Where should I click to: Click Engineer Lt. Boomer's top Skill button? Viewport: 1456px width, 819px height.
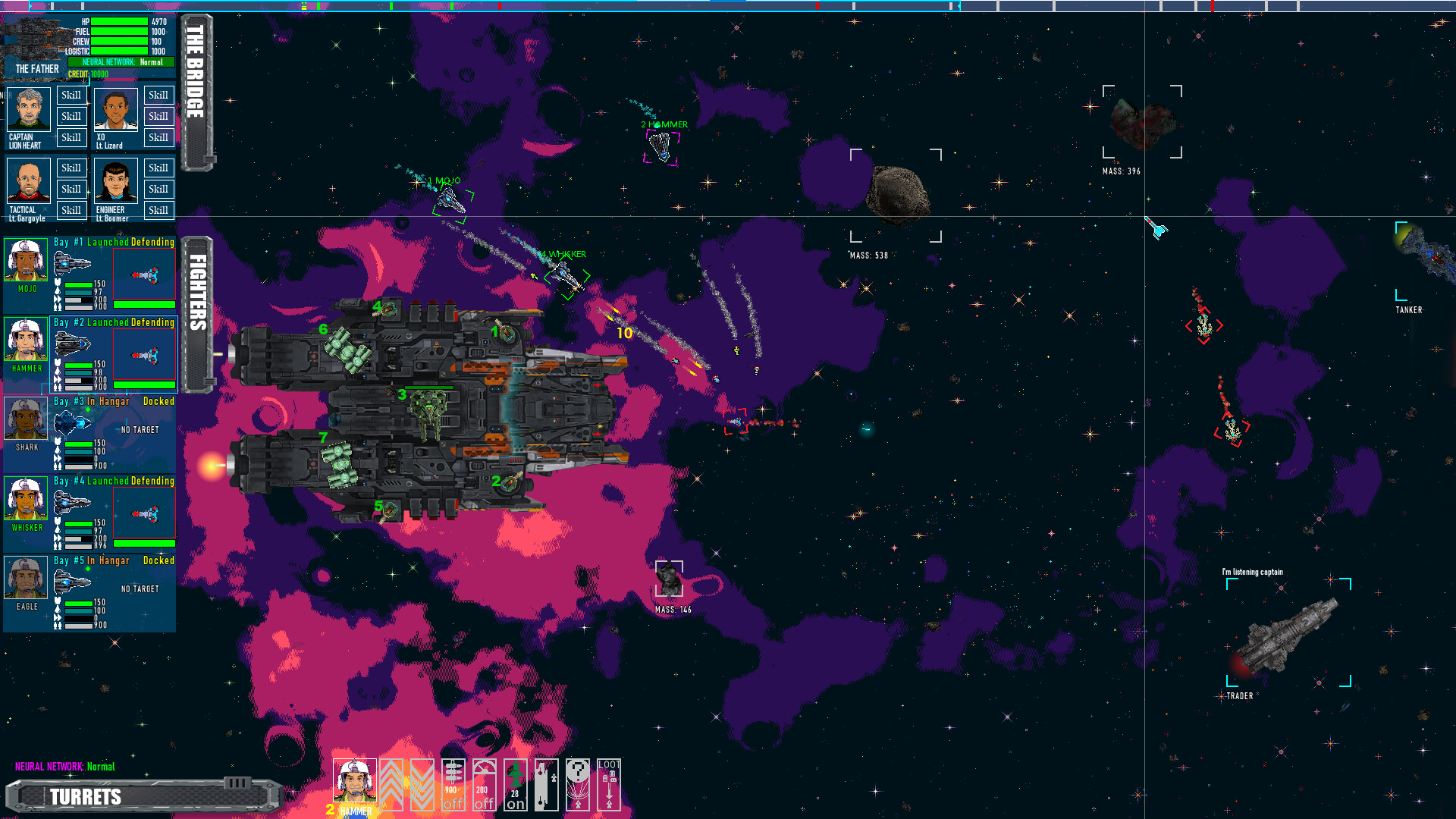coord(158,168)
